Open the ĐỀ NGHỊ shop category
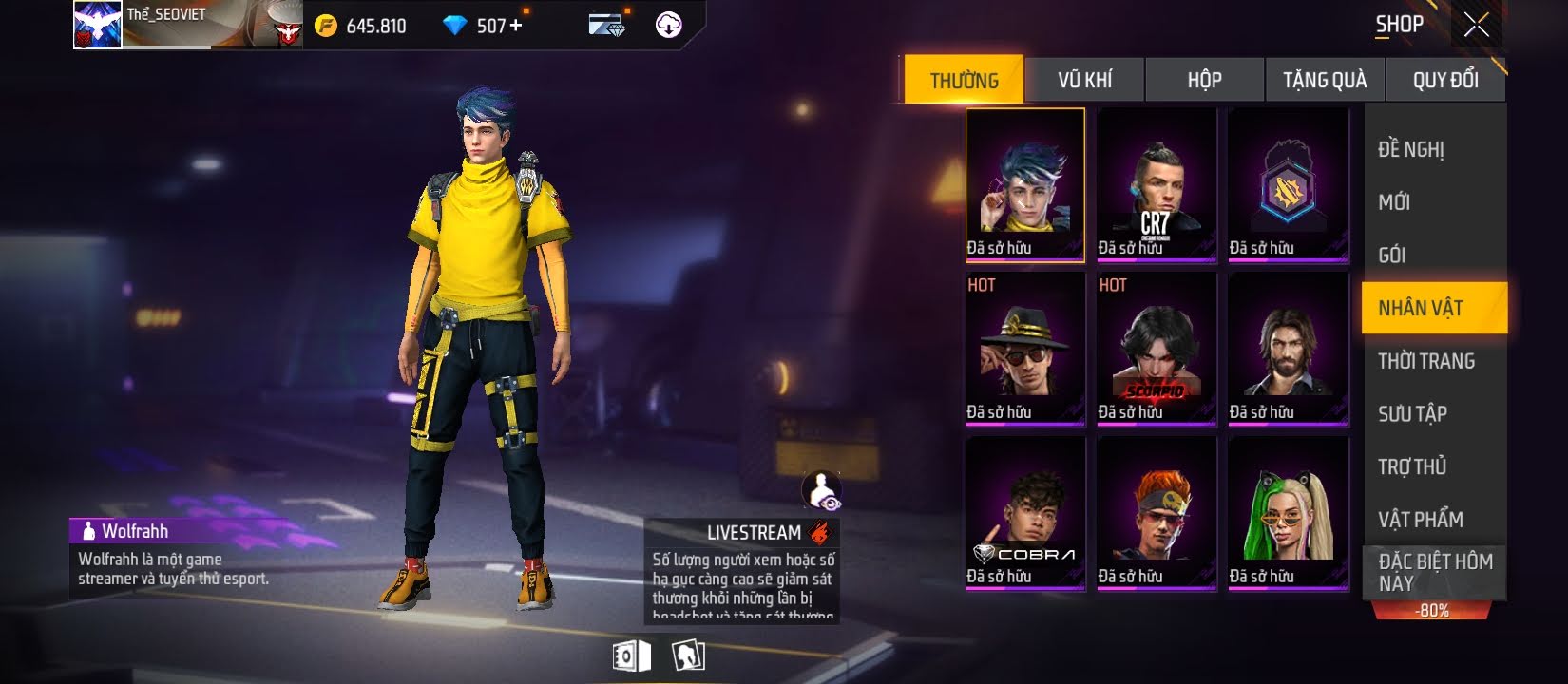The width and height of the screenshot is (1568, 684). 1411,149
